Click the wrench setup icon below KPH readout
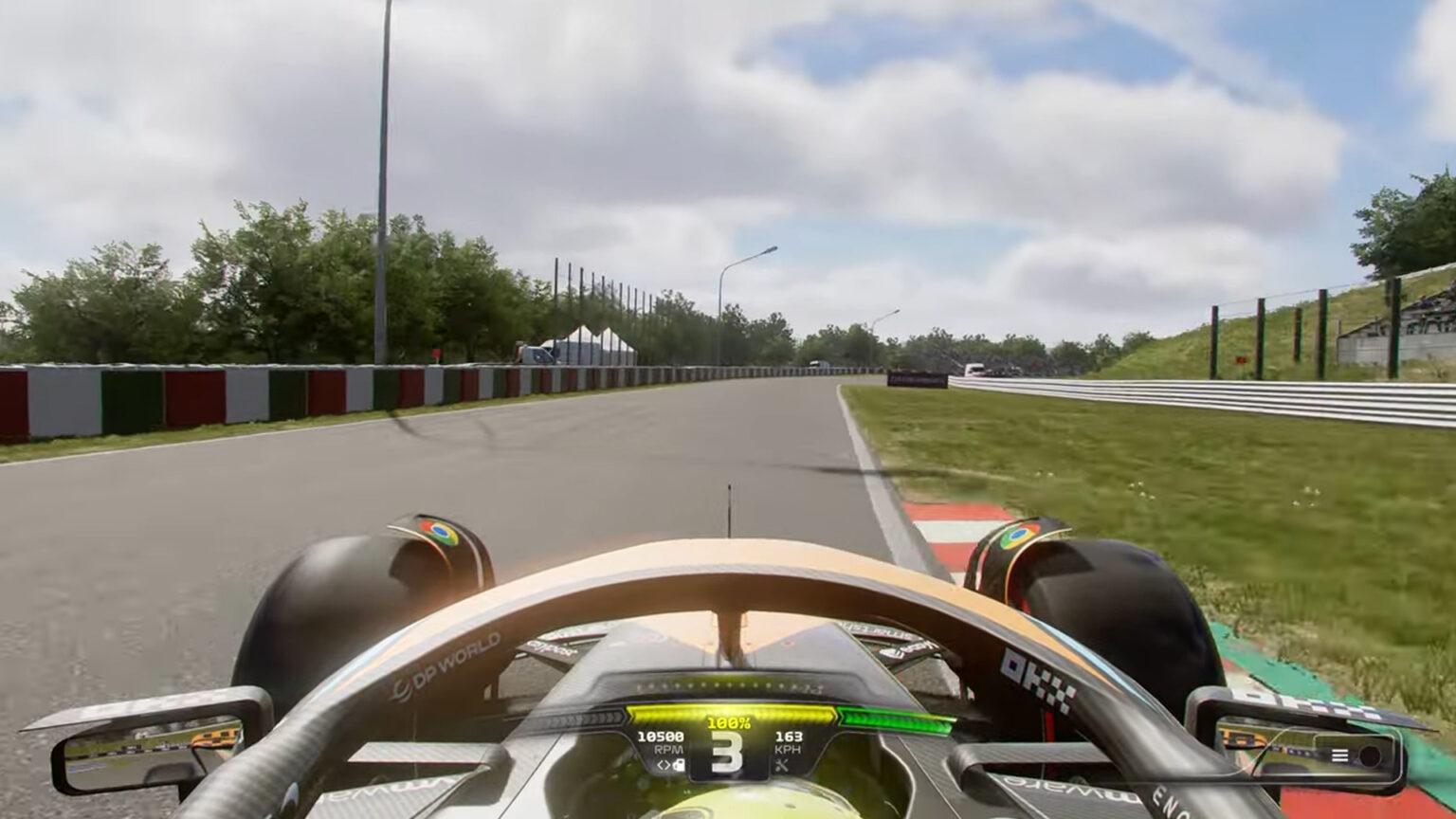The image size is (1456, 819). [783, 766]
